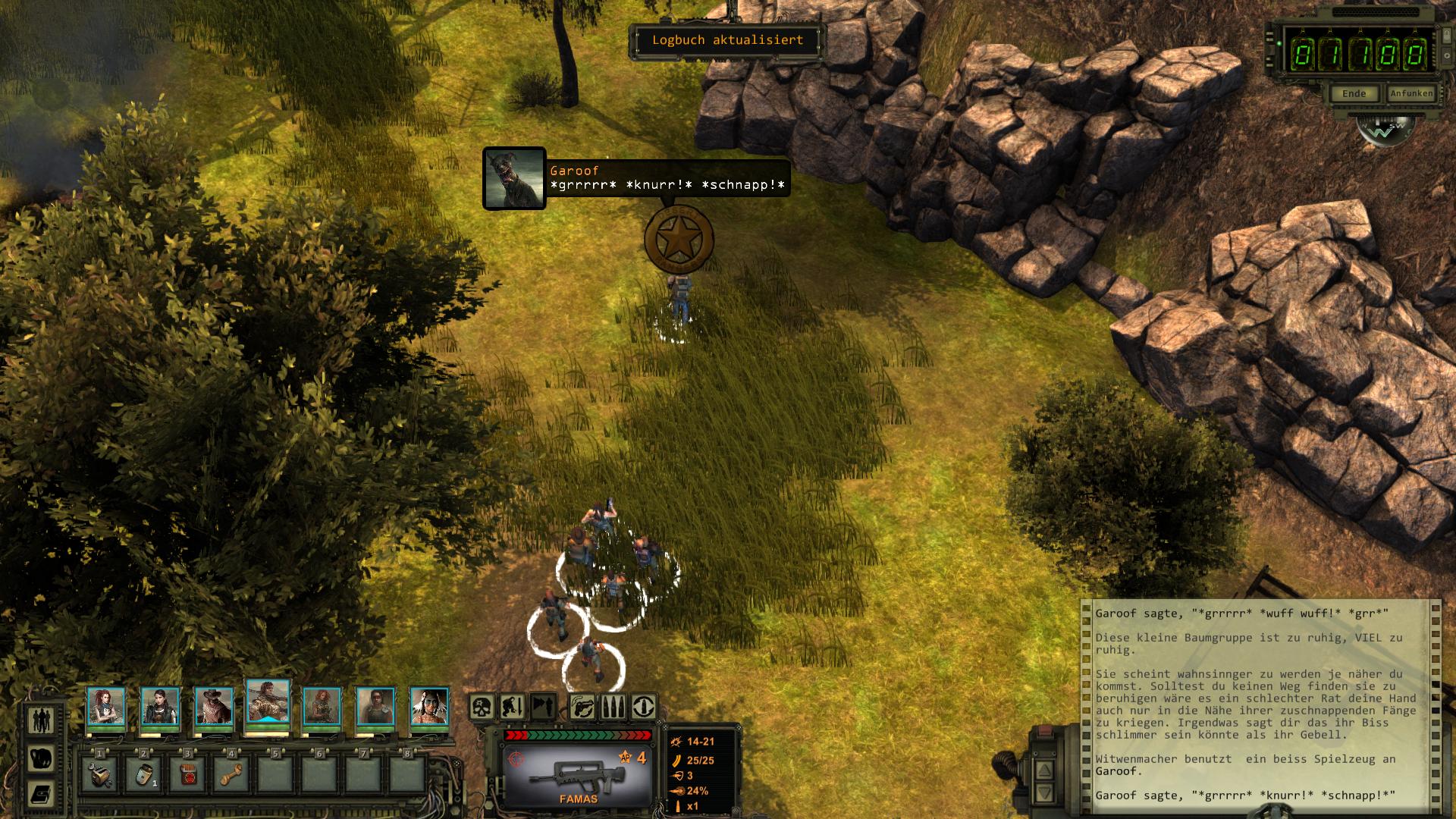
Task: Use the jar item in hotbar slot 2
Action: [143, 774]
